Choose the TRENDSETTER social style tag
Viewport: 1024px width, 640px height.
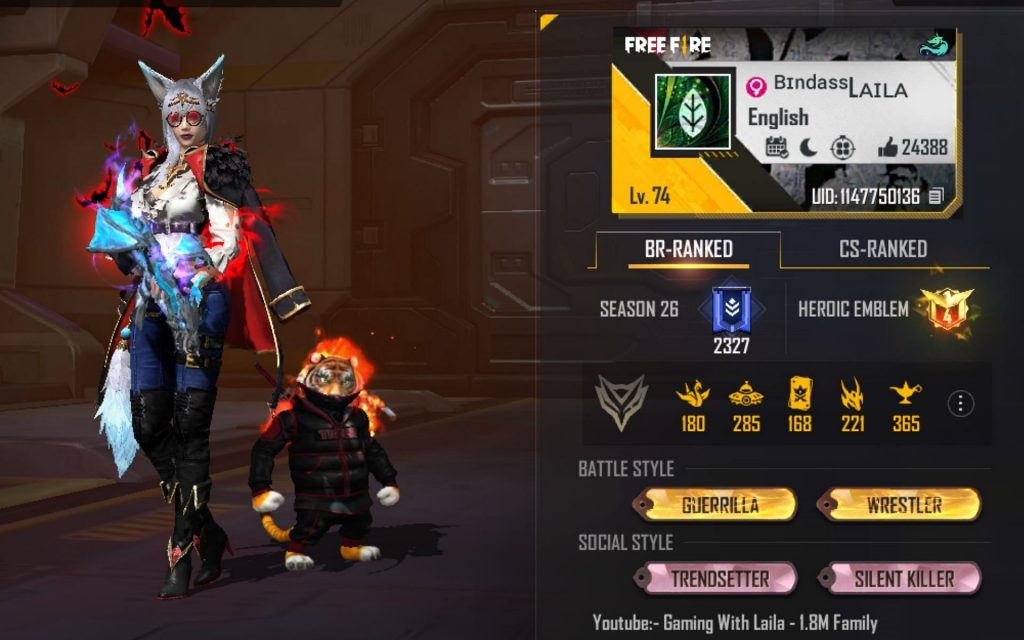[x=715, y=578]
